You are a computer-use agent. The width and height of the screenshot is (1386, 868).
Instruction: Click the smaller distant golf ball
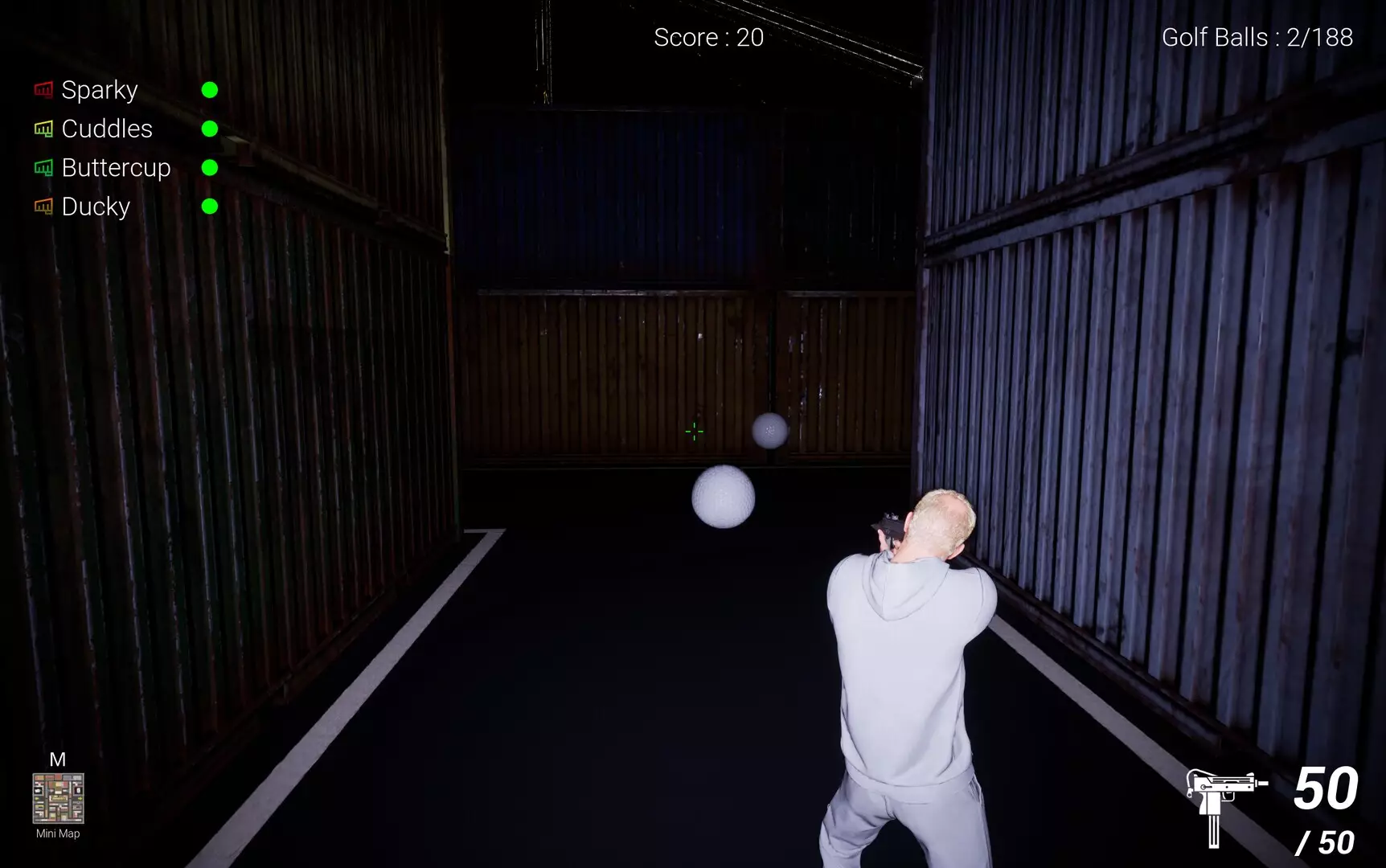(x=769, y=431)
